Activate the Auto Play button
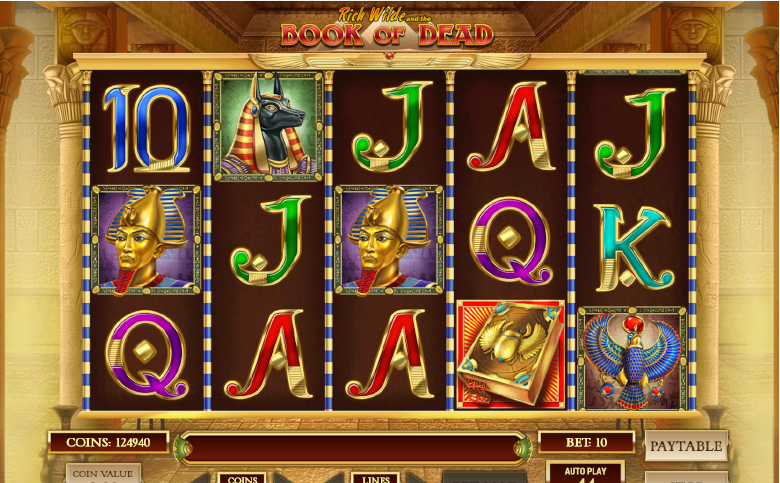Viewport: 780px width, 483px height. coord(586,472)
